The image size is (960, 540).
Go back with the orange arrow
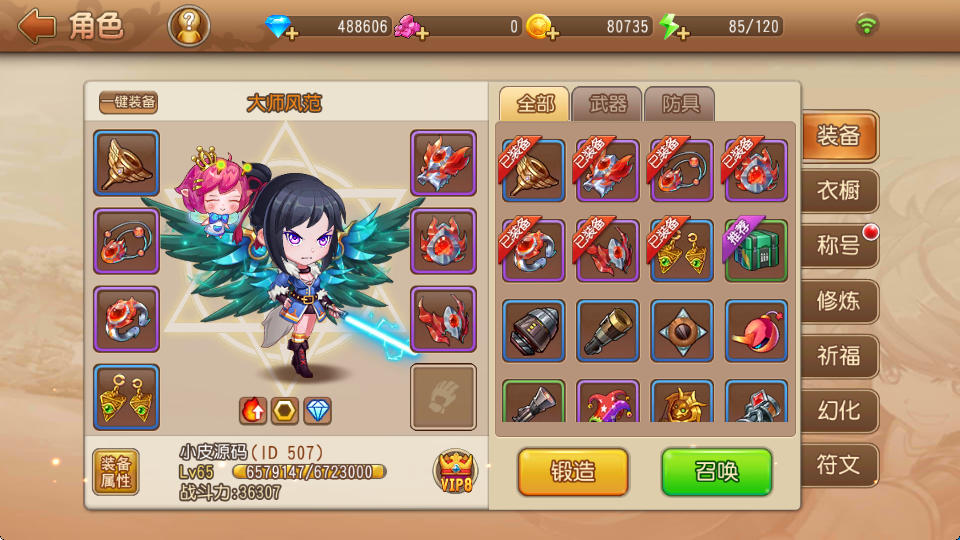point(36,26)
